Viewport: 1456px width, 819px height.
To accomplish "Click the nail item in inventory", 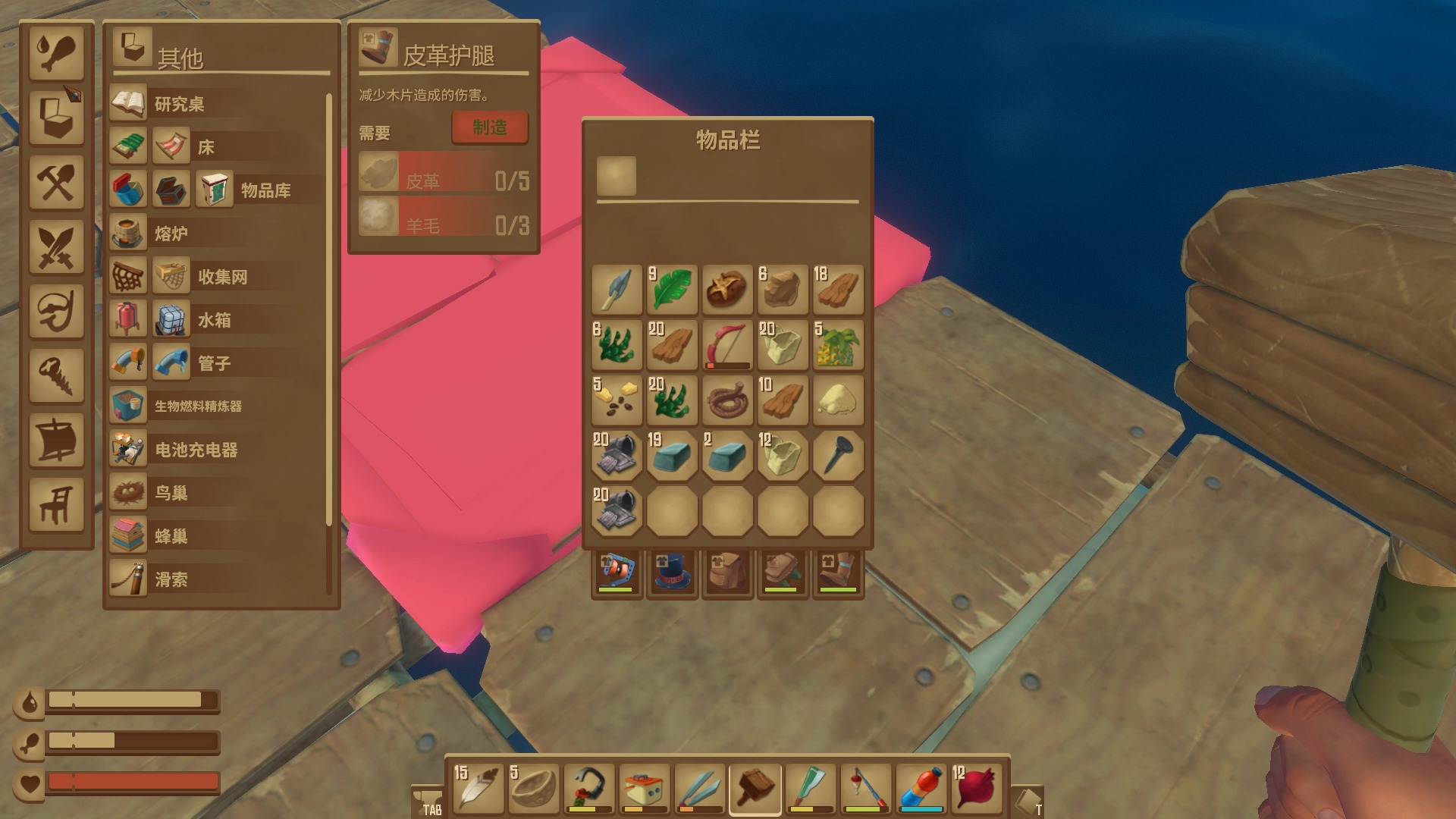I will pyautogui.click(x=838, y=456).
